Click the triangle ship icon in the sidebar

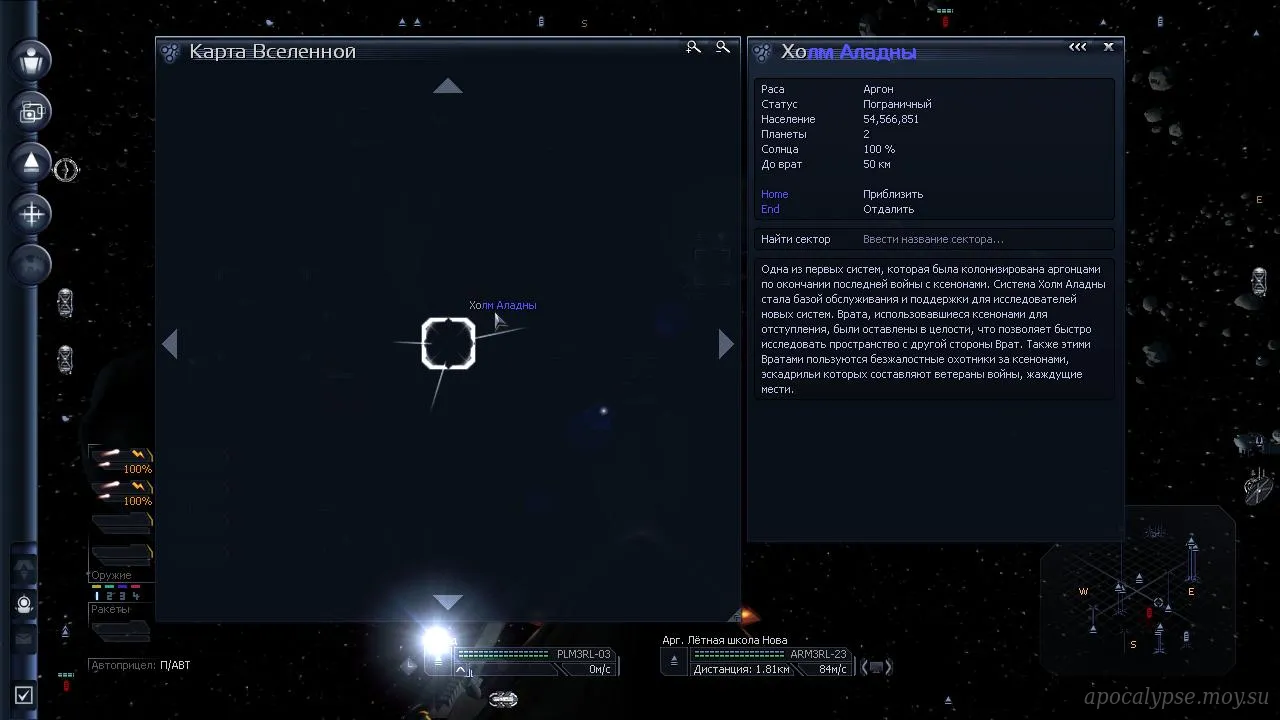(32, 162)
